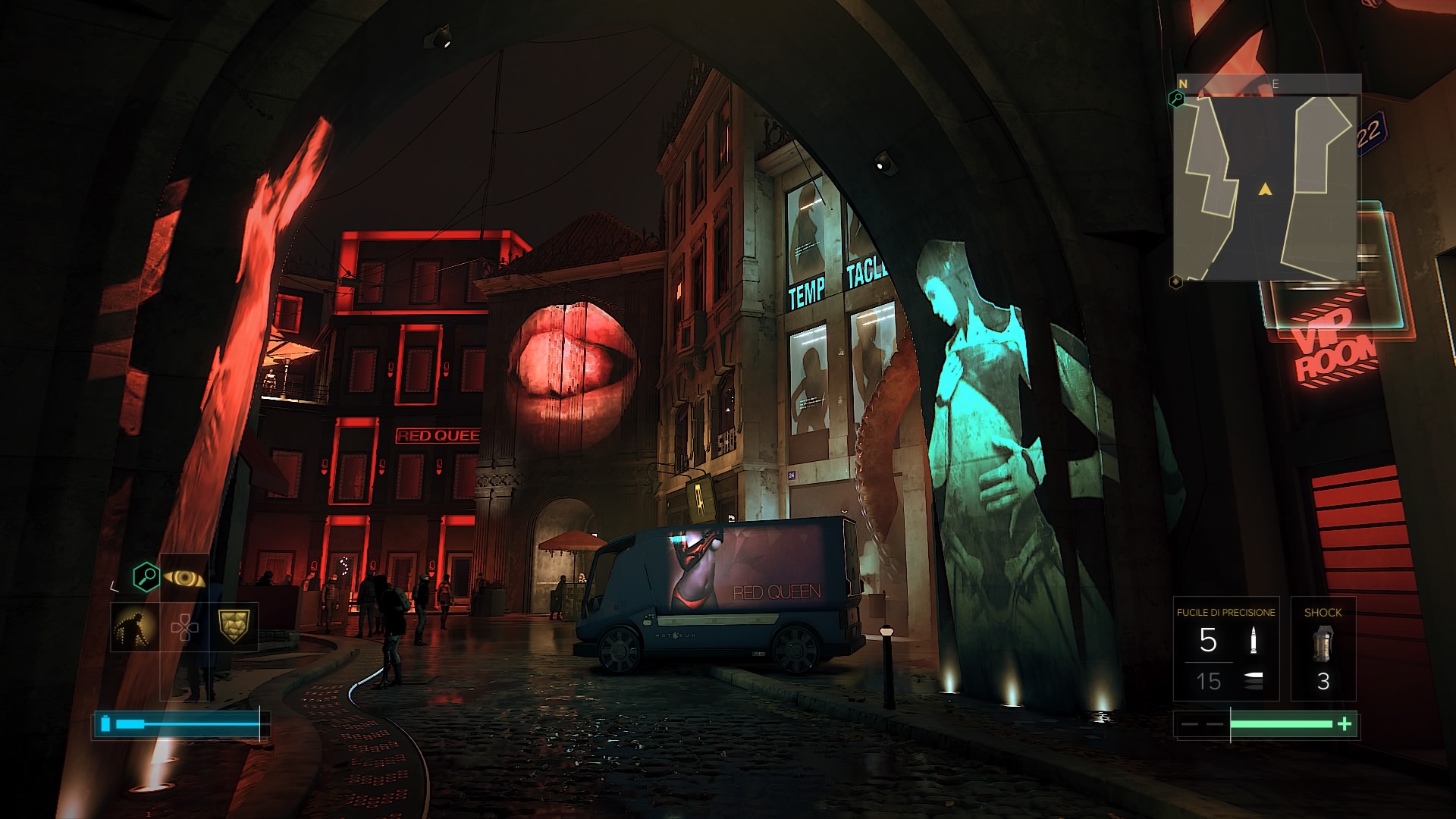Activate the glowing silhouette cloak augmentation
1456x819 pixels.
(x=134, y=627)
